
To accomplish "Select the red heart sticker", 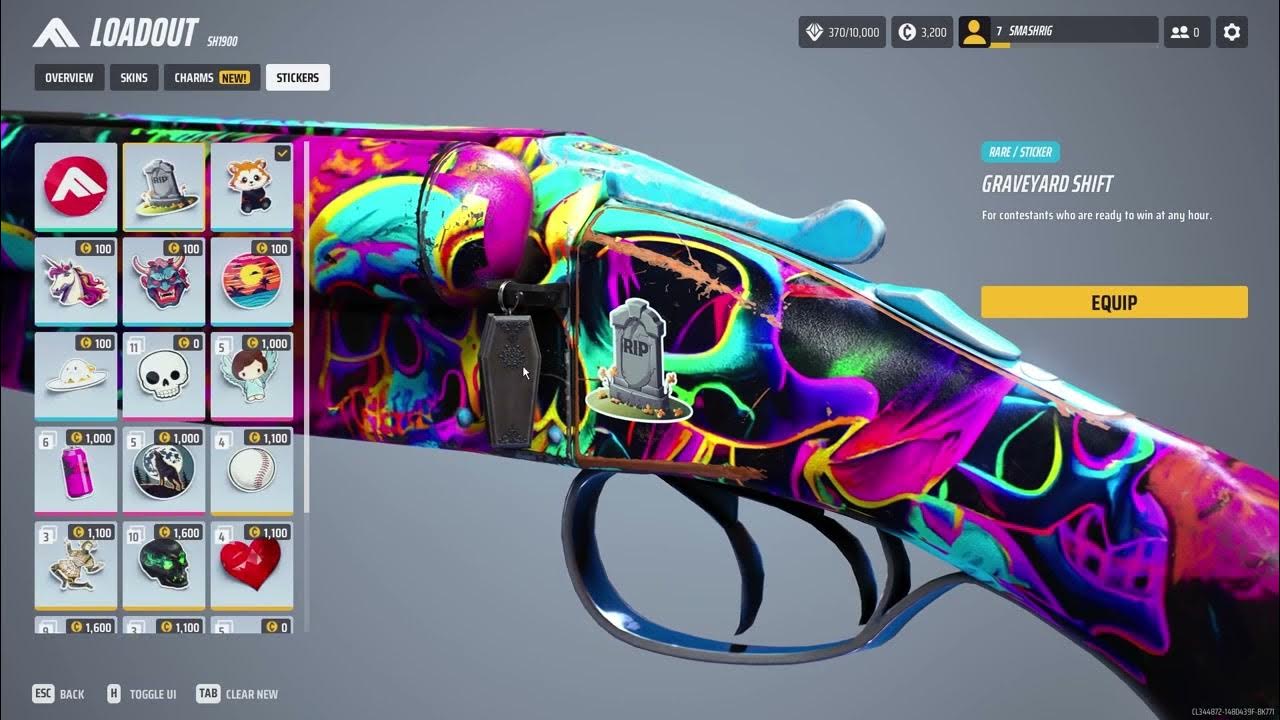I will [252, 565].
